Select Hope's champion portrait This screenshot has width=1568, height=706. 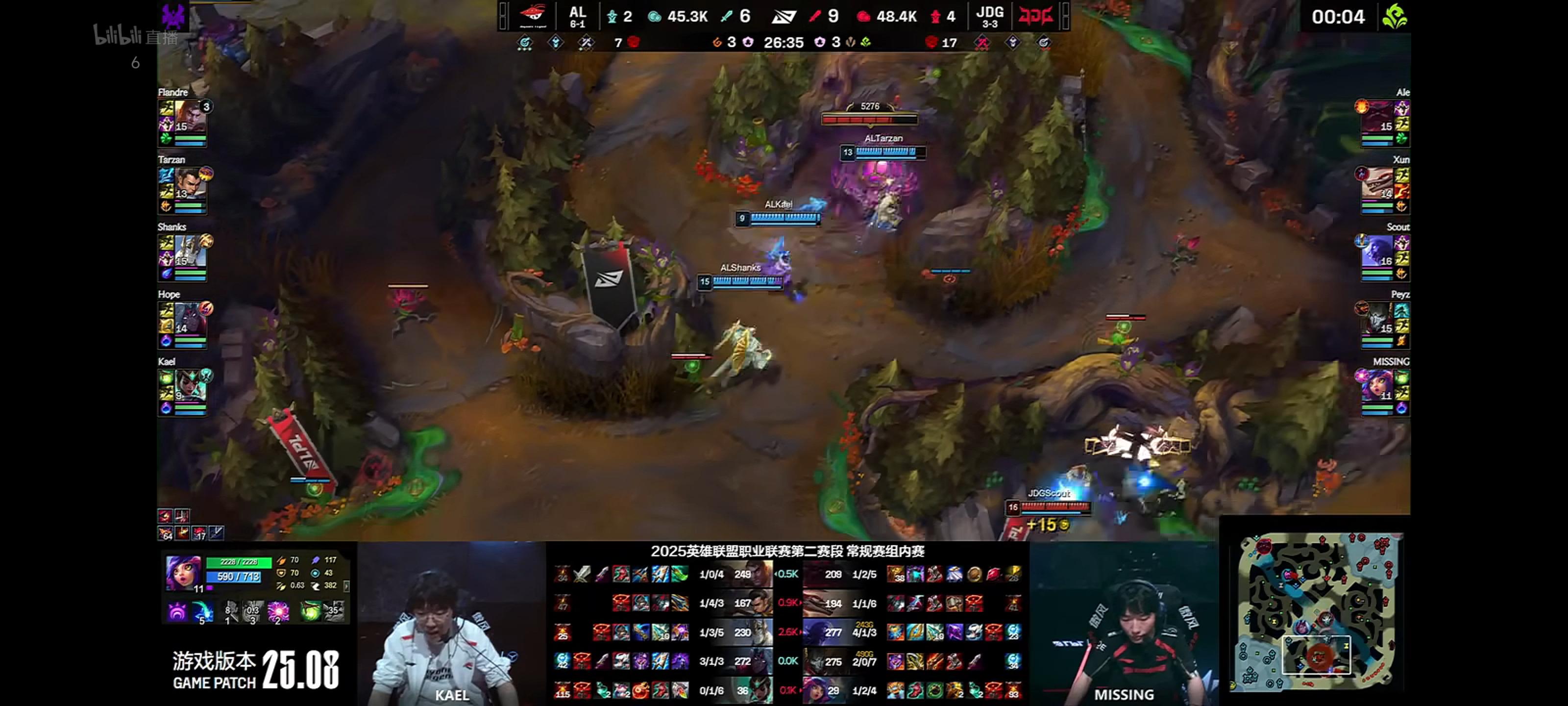tap(190, 318)
